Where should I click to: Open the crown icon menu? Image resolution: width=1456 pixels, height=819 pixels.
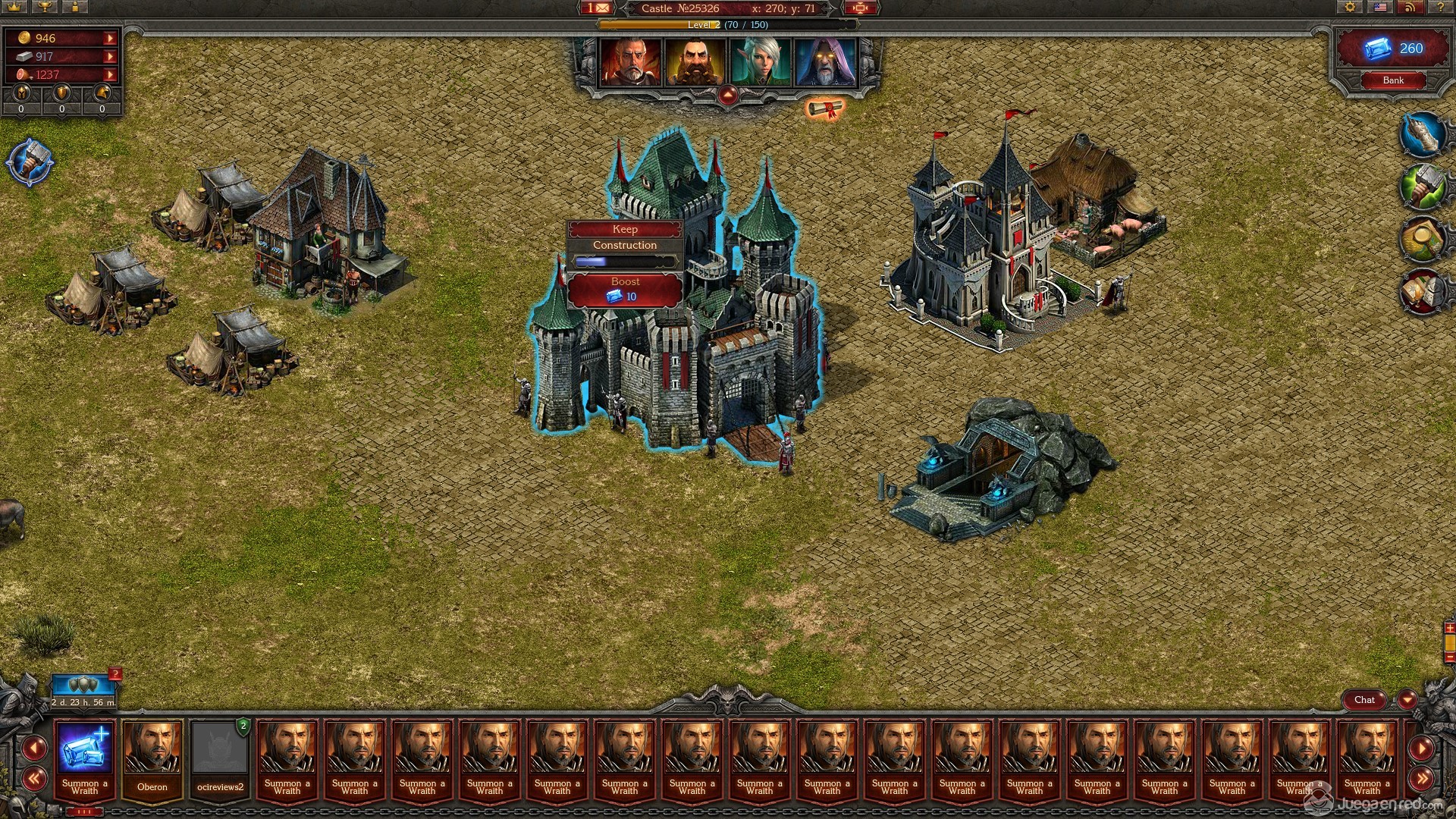click(15, 8)
